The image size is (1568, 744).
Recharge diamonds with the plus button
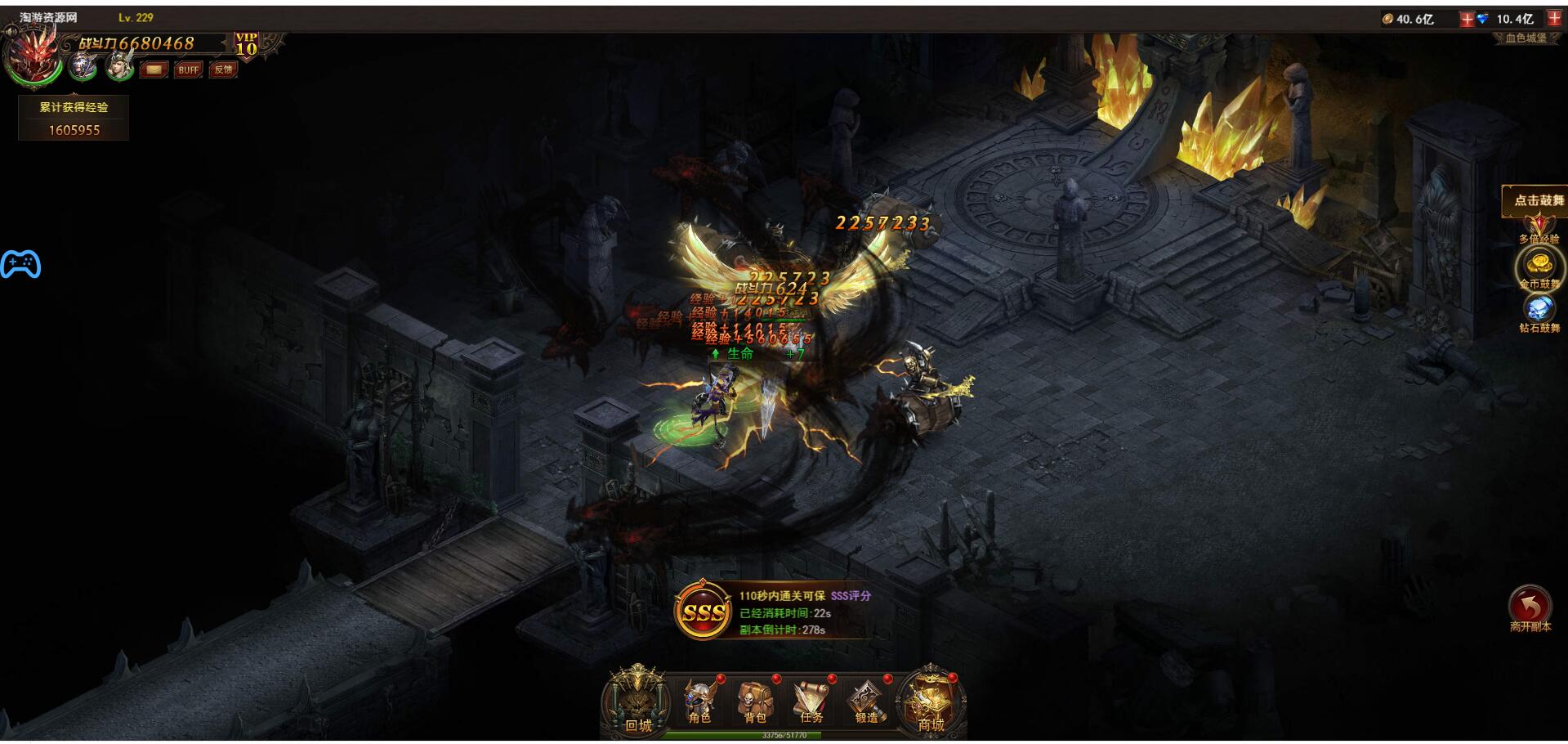[x=1554, y=19]
